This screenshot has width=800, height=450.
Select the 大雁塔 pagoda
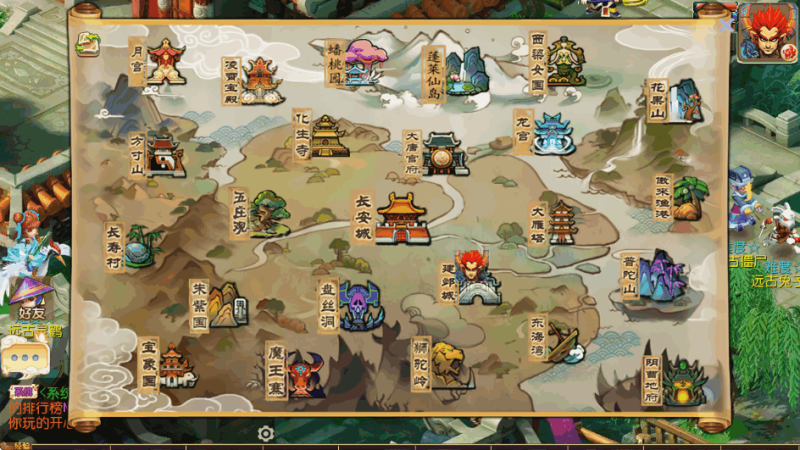click(x=562, y=222)
